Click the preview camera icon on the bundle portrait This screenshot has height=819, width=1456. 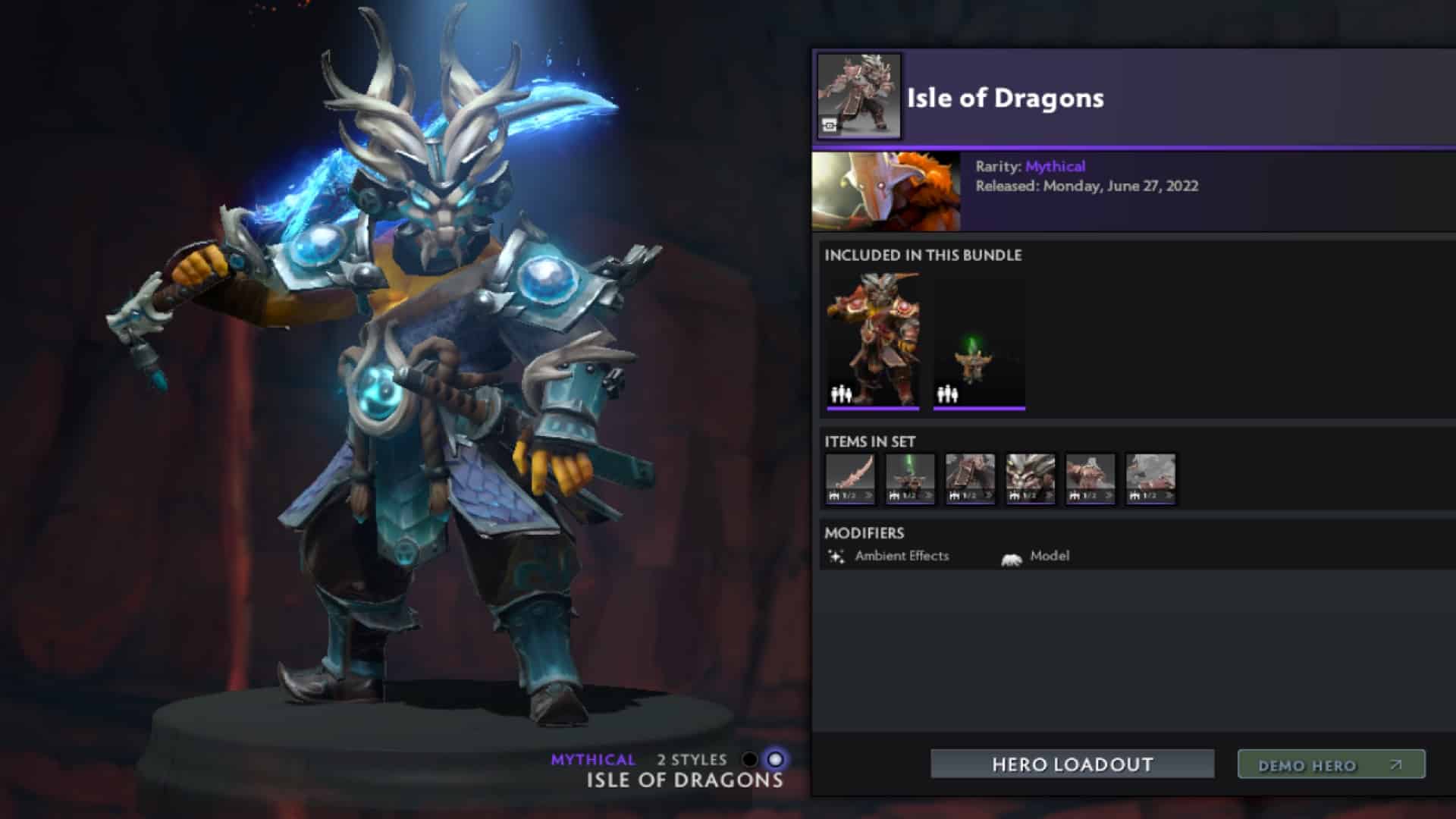pos(829,125)
